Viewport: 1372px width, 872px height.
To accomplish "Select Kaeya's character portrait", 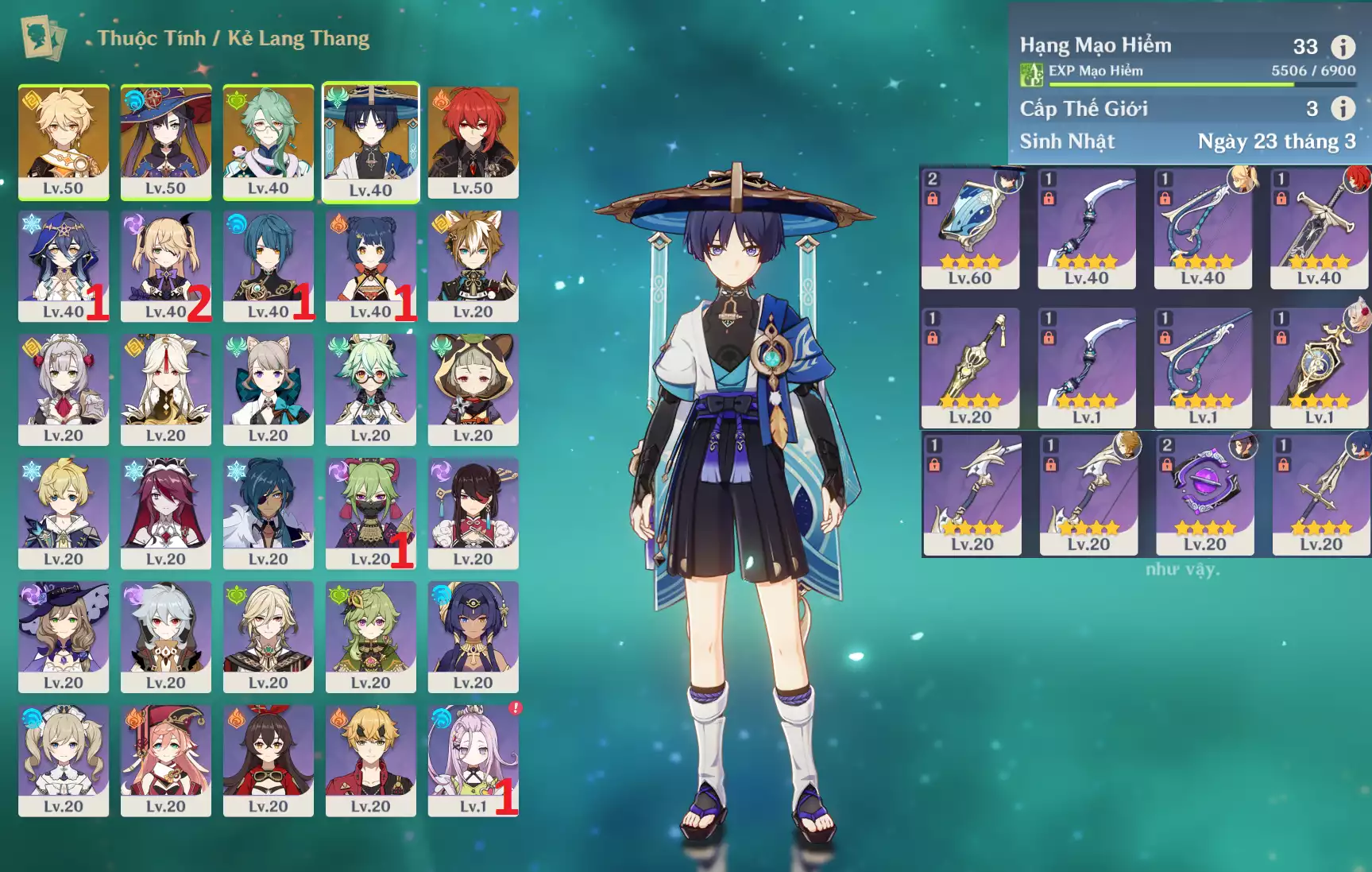I will (269, 512).
